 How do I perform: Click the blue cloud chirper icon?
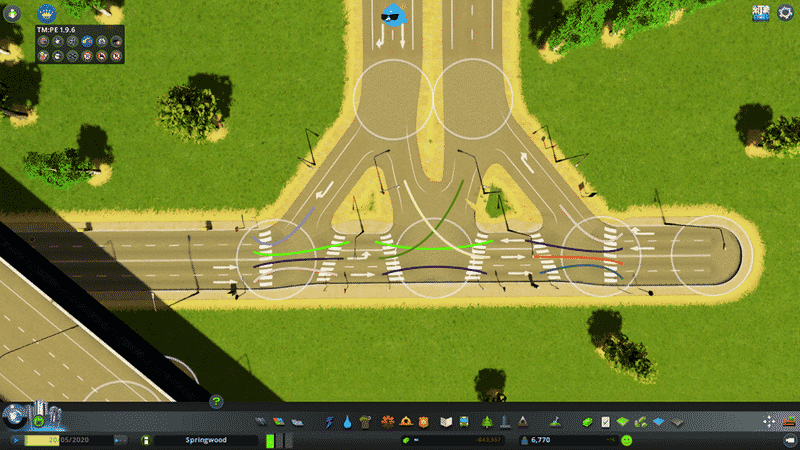(x=397, y=16)
